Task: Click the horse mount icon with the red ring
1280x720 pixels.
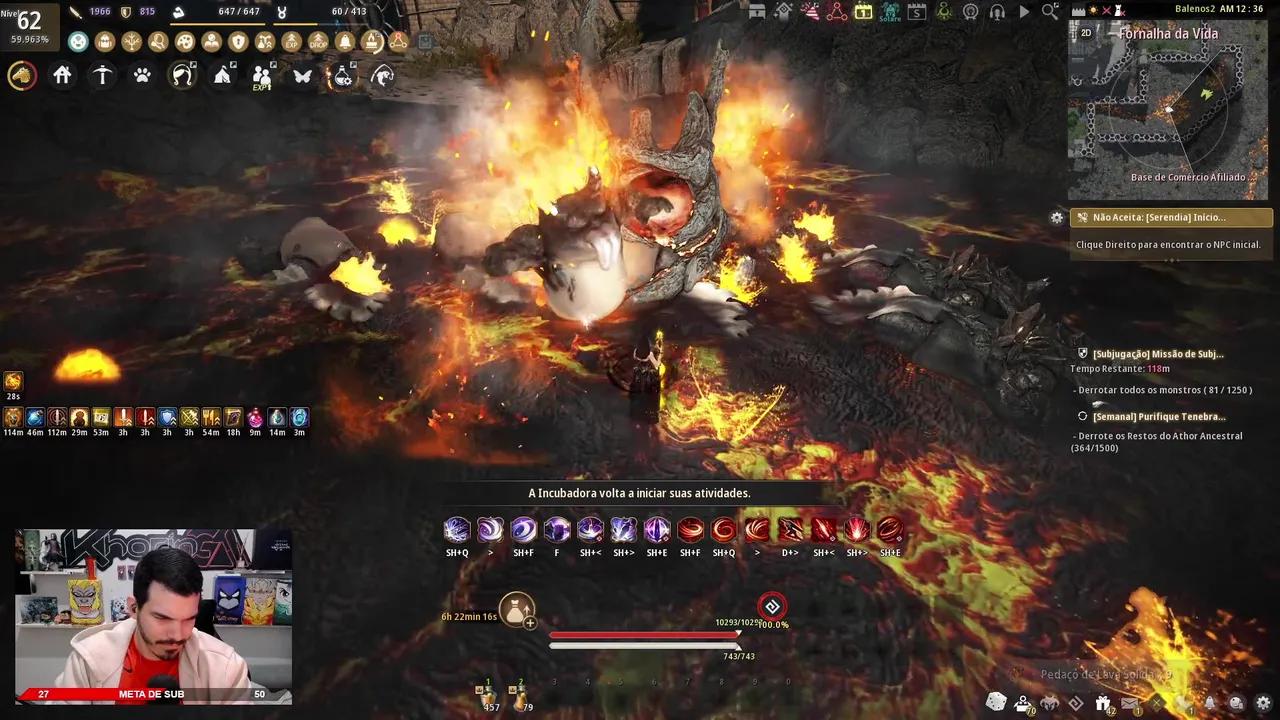Action: coord(22,75)
